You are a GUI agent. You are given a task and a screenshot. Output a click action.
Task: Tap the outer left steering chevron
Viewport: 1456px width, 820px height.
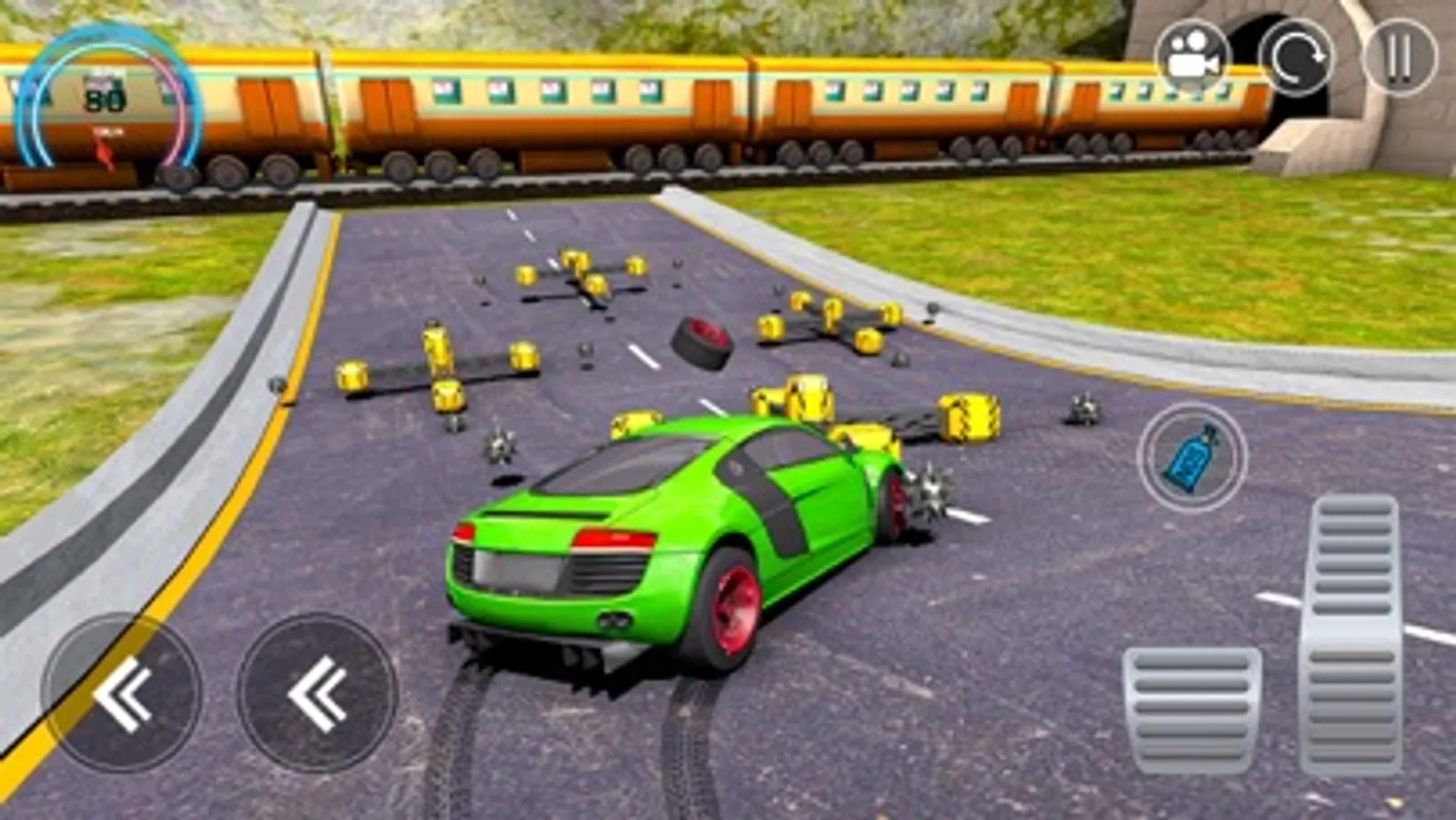pyautogui.click(x=128, y=694)
